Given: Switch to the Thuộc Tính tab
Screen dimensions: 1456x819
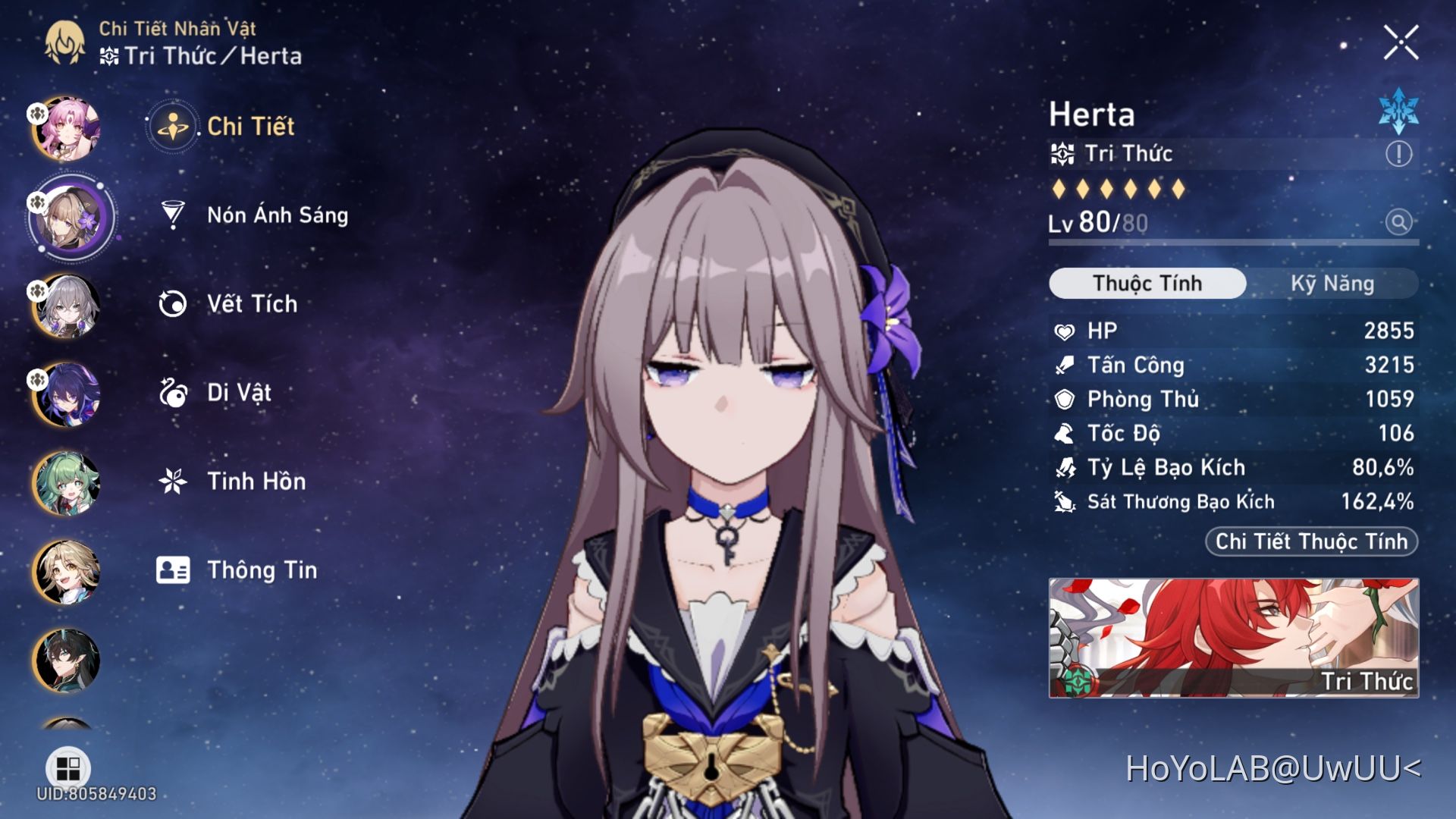Looking at the screenshot, I should click(1146, 283).
